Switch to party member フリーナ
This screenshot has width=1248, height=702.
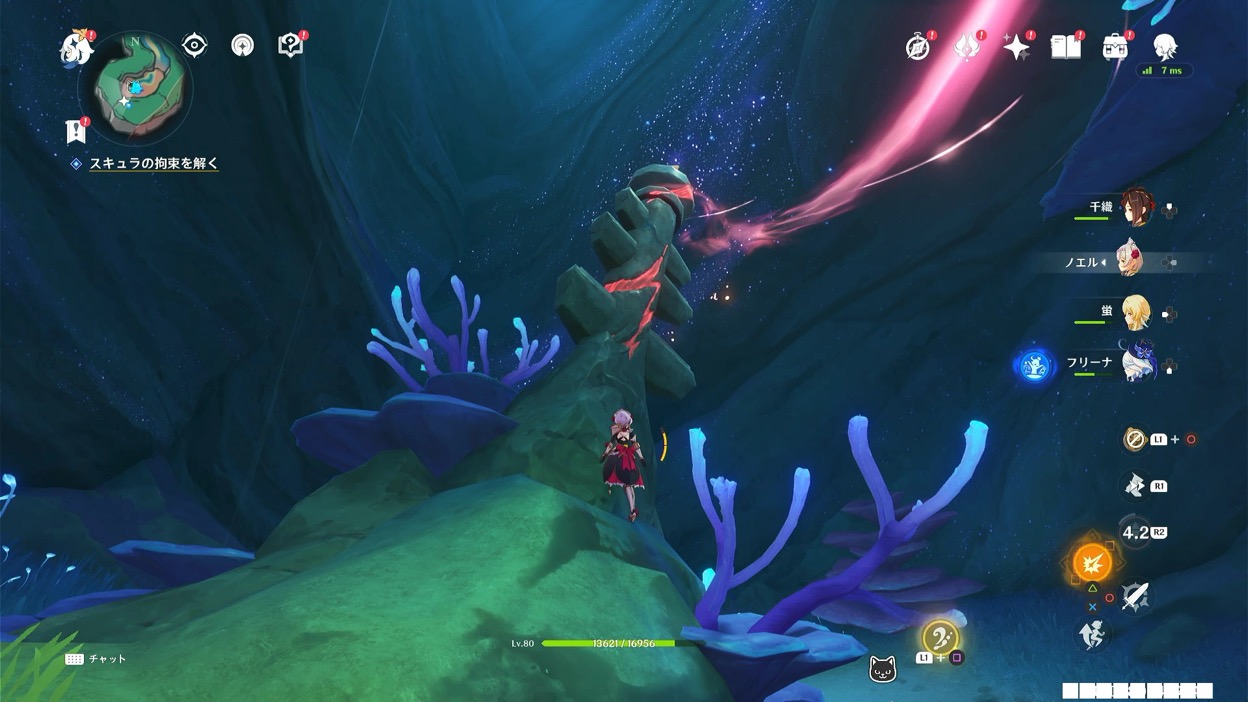point(1137,361)
